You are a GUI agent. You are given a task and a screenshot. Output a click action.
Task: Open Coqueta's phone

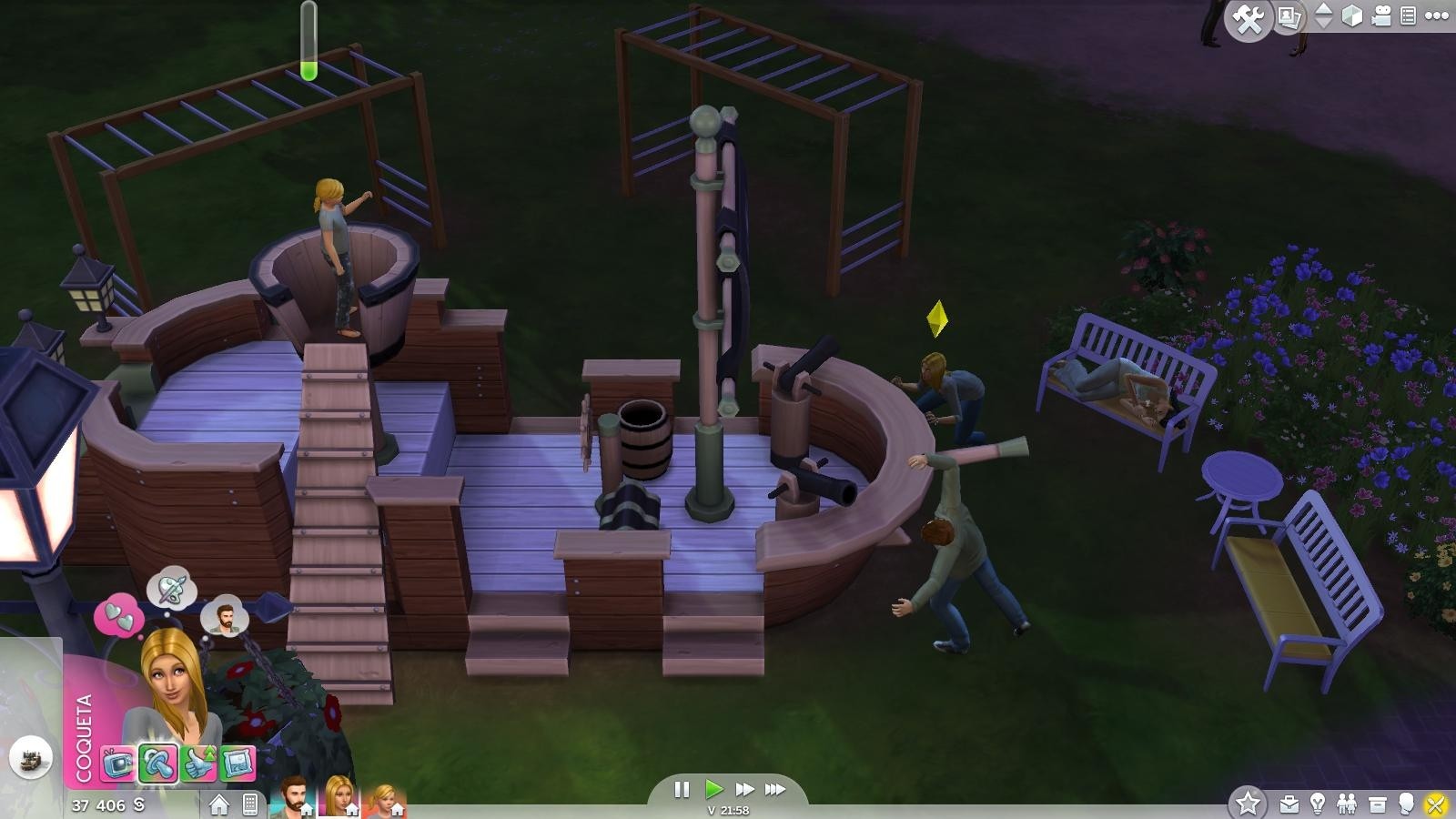point(248,803)
